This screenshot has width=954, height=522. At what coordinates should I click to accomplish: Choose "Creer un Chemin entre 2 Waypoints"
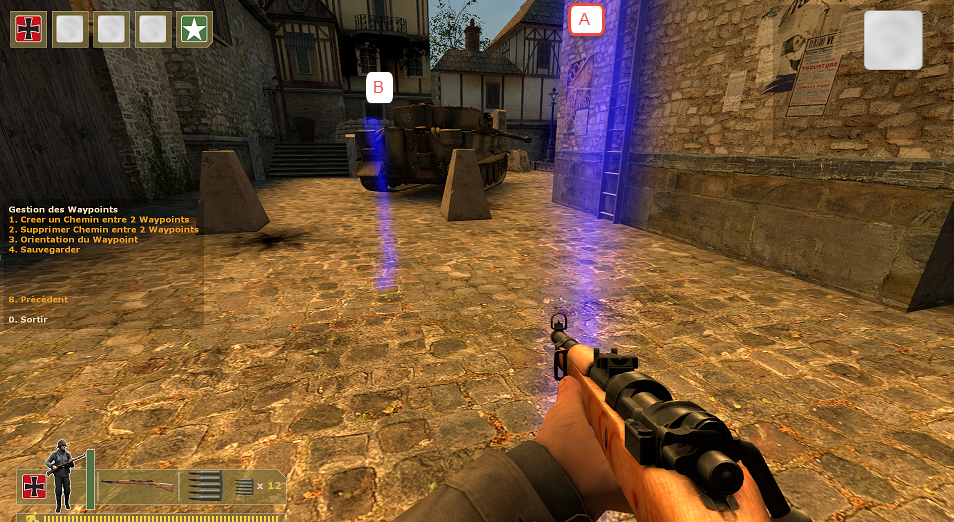pyautogui.click(x=99, y=220)
